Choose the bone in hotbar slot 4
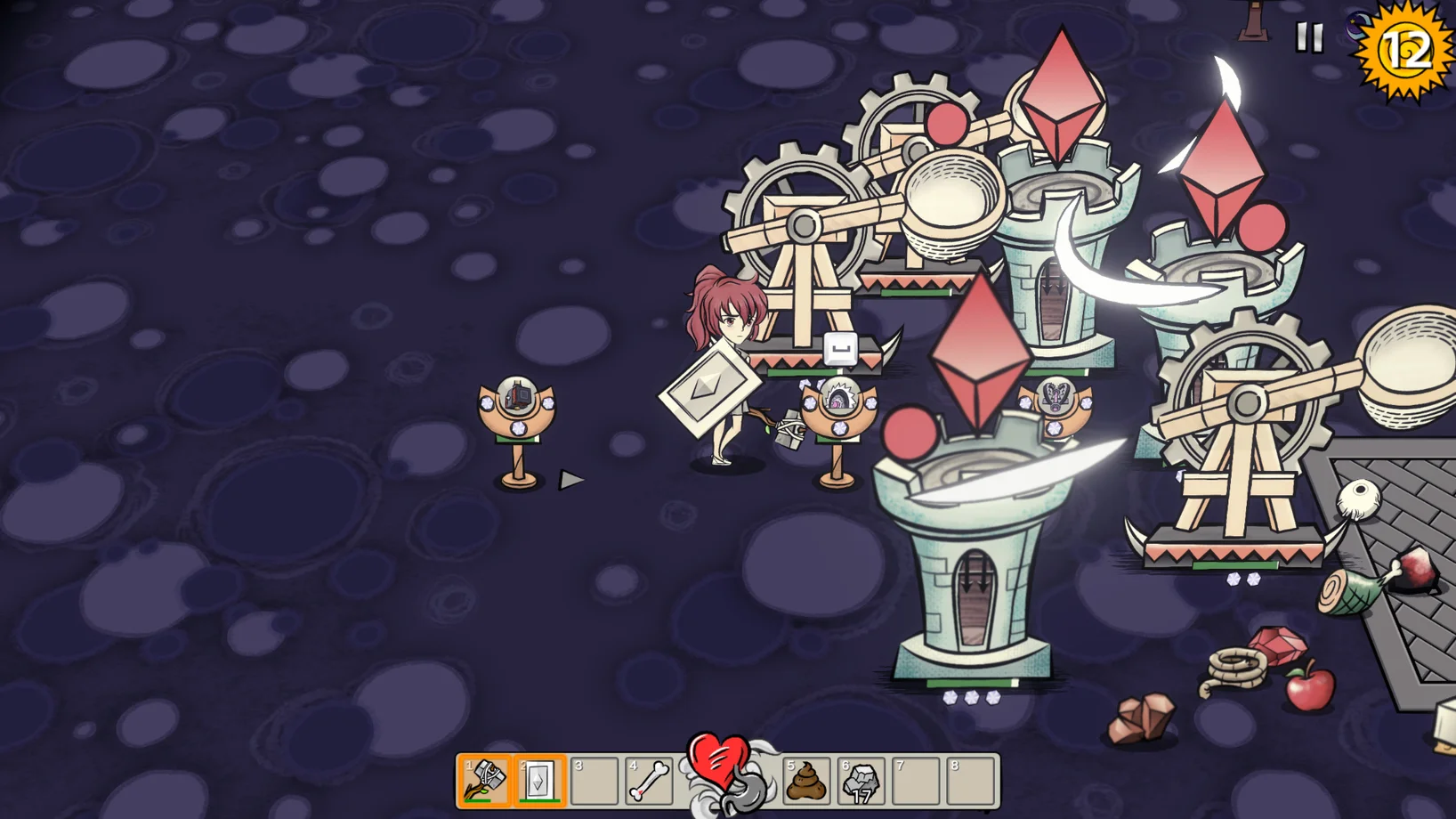1456x819 pixels. pyautogui.click(x=649, y=781)
